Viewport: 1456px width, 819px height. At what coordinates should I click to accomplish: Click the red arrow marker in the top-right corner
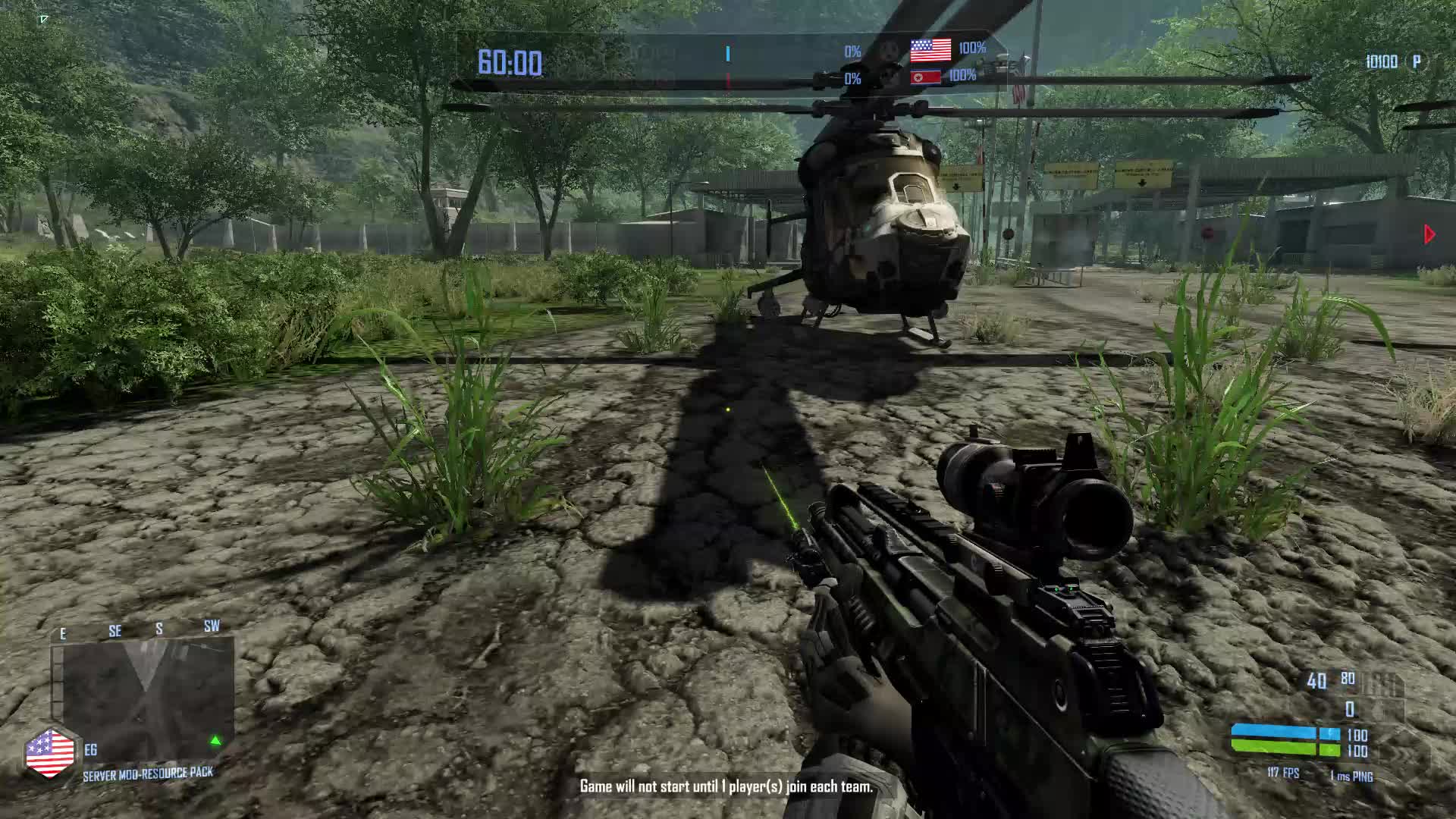click(x=1429, y=232)
